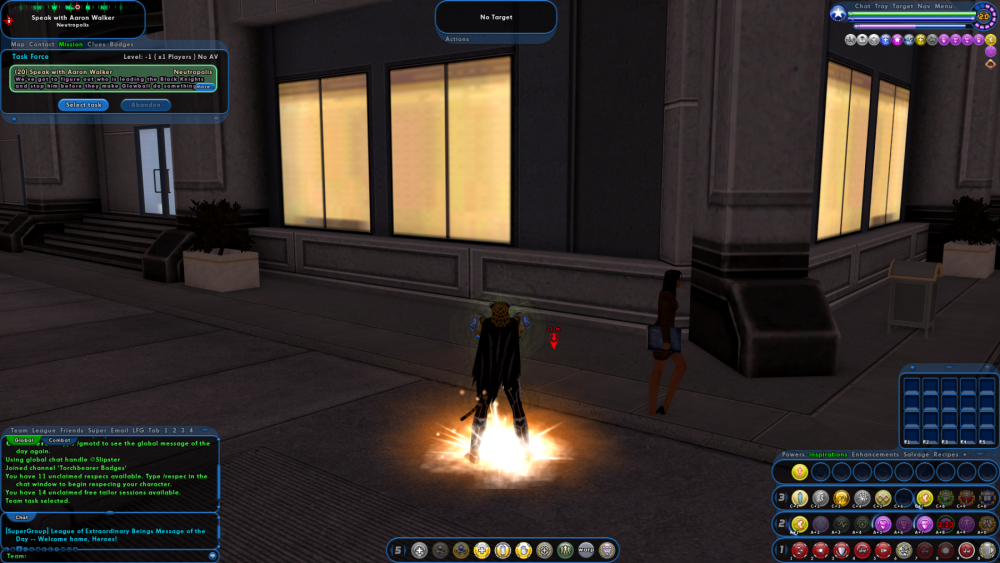Viewport: 1000px width, 563px height.
Task: Switch to the Map tab
Action: 18,44
